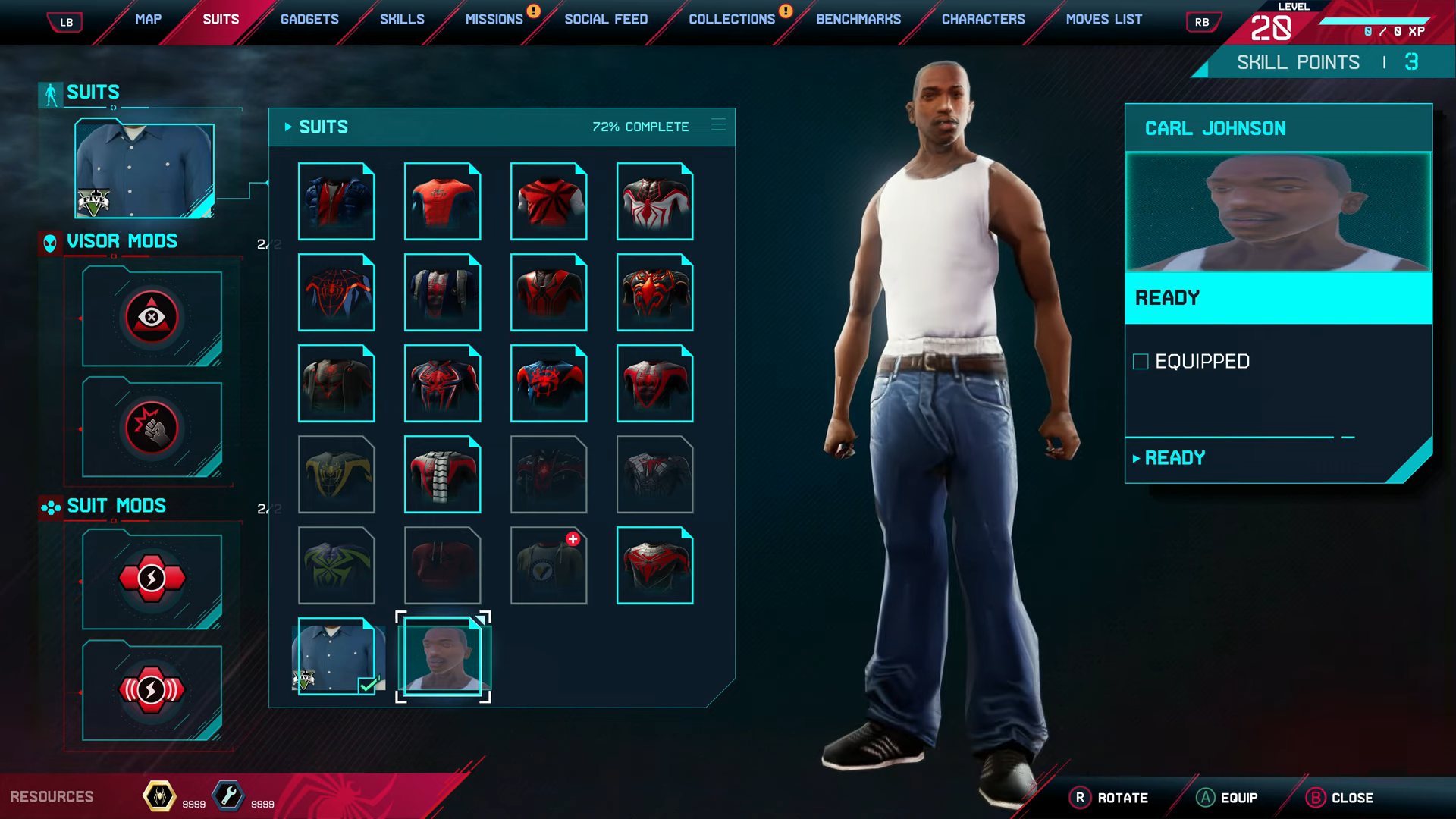View the Characters tab
The image size is (1456, 819).
(x=983, y=19)
